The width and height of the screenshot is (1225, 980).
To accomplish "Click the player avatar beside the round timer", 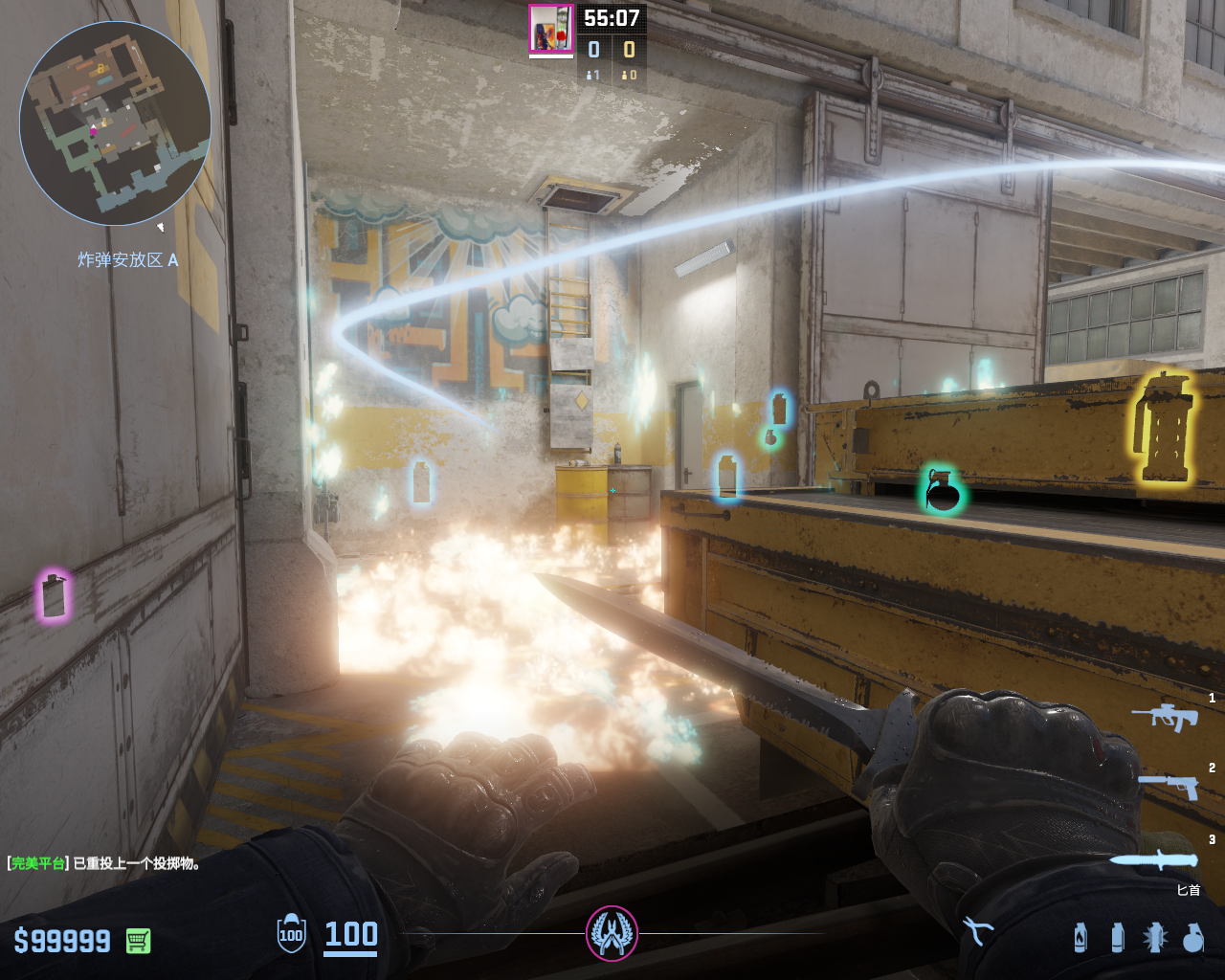I will (x=551, y=29).
